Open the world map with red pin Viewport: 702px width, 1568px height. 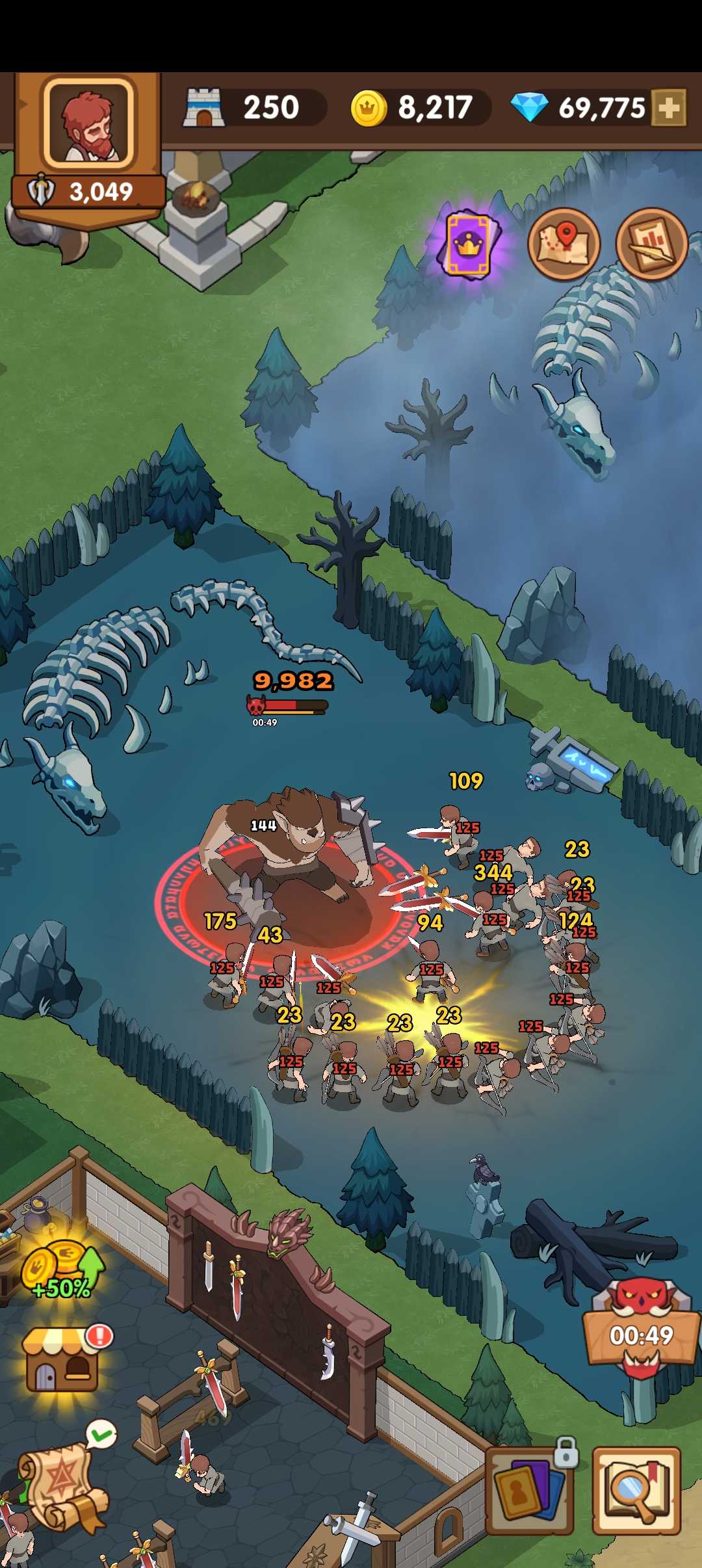[564, 244]
